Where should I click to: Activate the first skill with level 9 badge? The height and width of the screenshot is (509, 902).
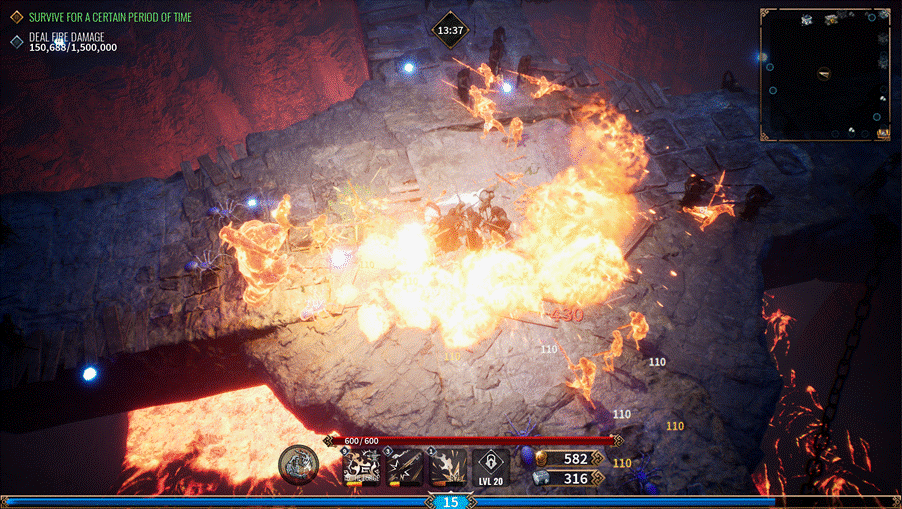click(361, 466)
